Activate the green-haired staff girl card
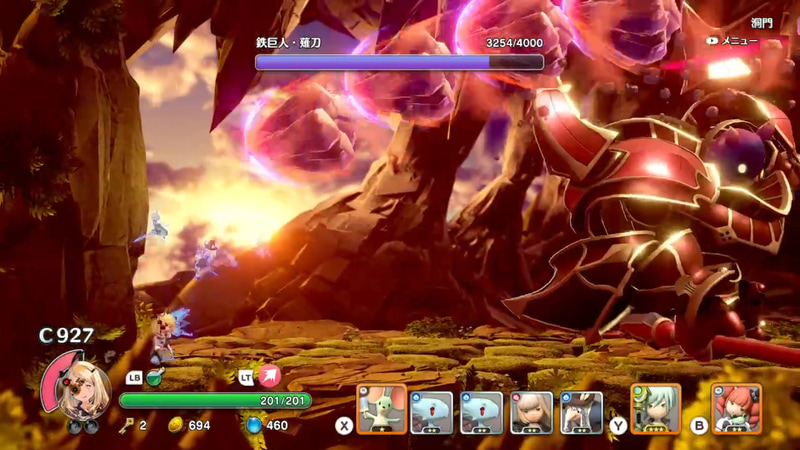 (656, 409)
